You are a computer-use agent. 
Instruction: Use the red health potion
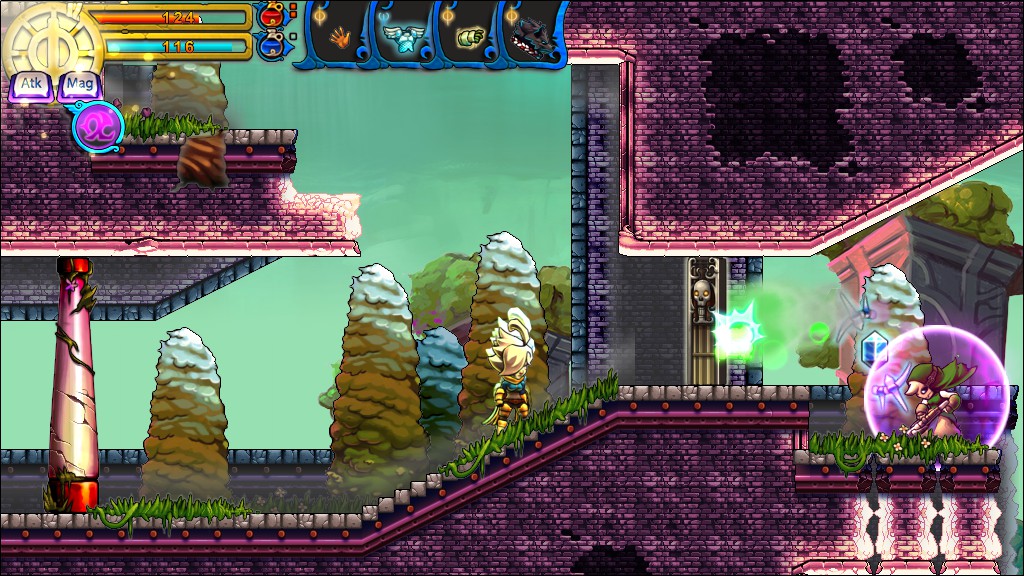click(x=270, y=15)
